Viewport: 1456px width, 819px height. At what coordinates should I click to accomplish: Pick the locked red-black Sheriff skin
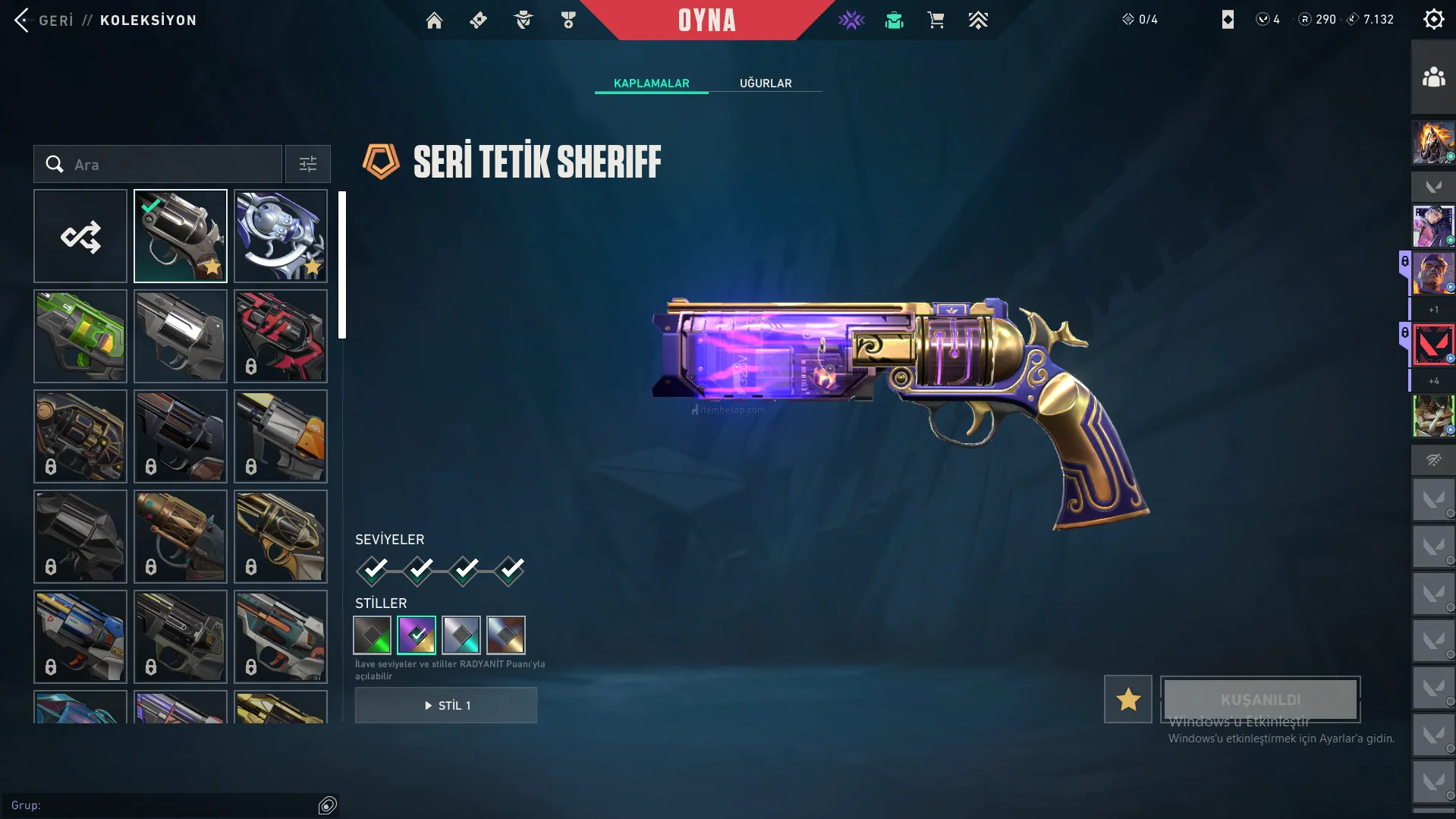click(281, 336)
